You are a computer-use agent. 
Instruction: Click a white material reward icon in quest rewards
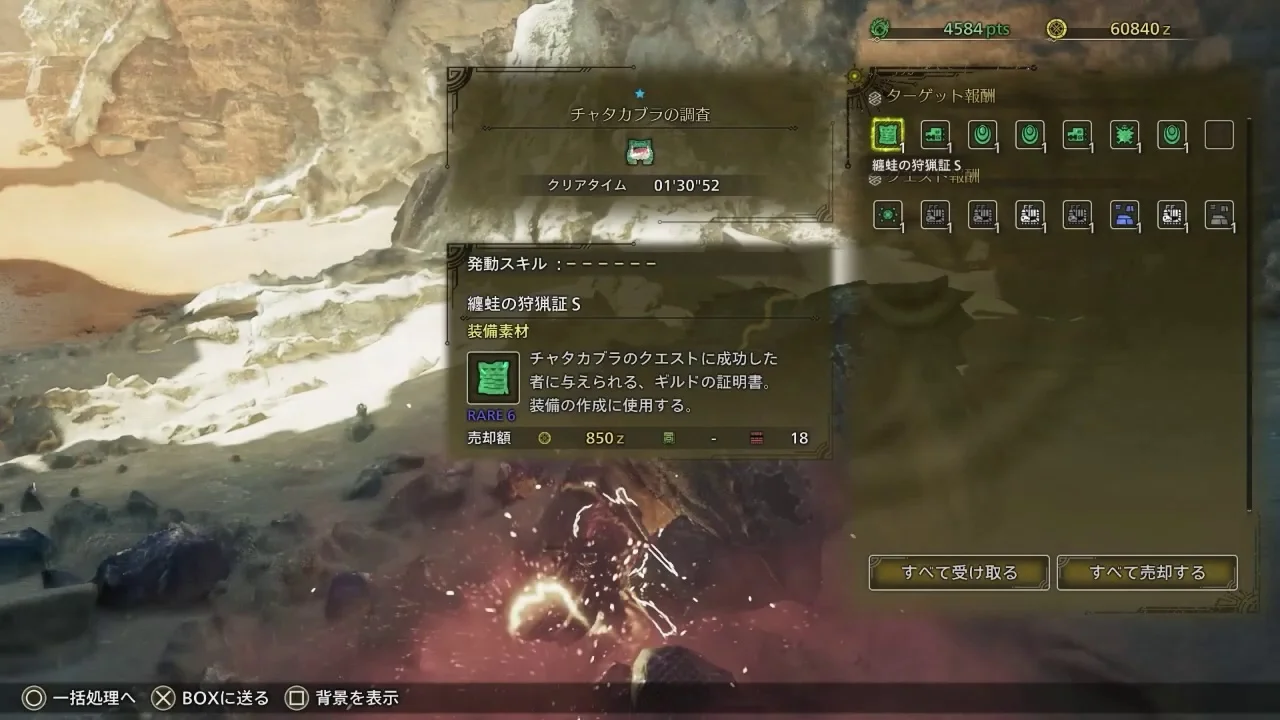(x=982, y=215)
